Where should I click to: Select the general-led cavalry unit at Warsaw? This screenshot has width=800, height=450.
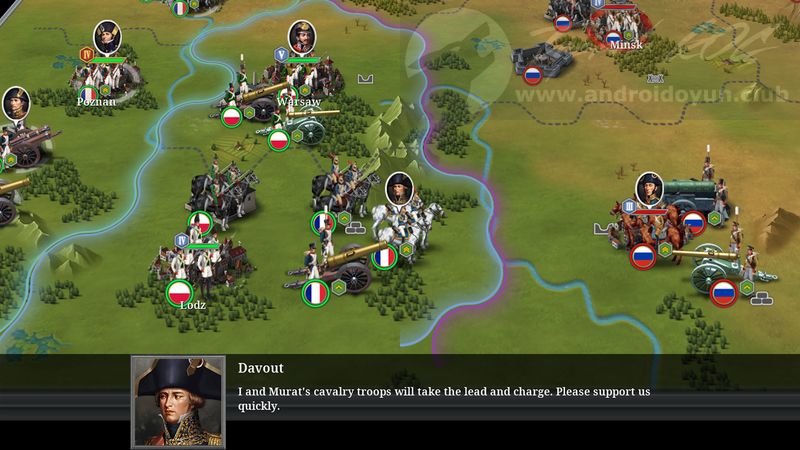tap(288, 78)
